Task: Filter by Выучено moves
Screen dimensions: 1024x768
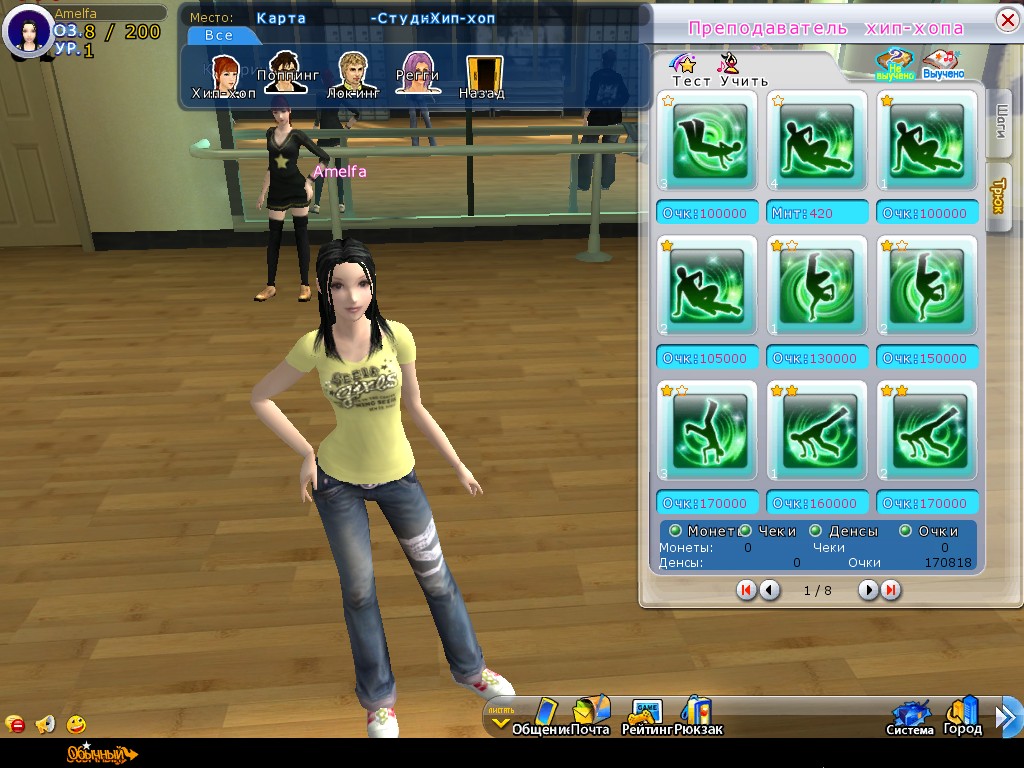Action: click(x=943, y=64)
